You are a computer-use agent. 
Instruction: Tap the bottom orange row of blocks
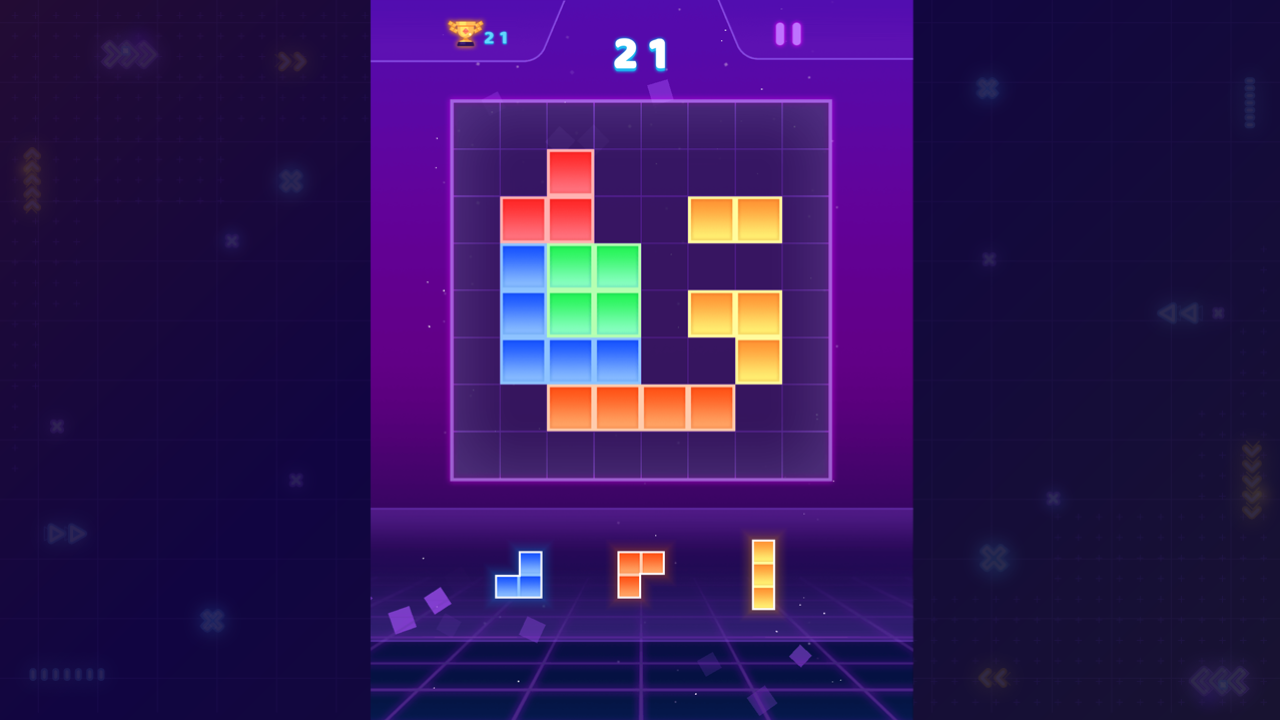tap(640, 406)
